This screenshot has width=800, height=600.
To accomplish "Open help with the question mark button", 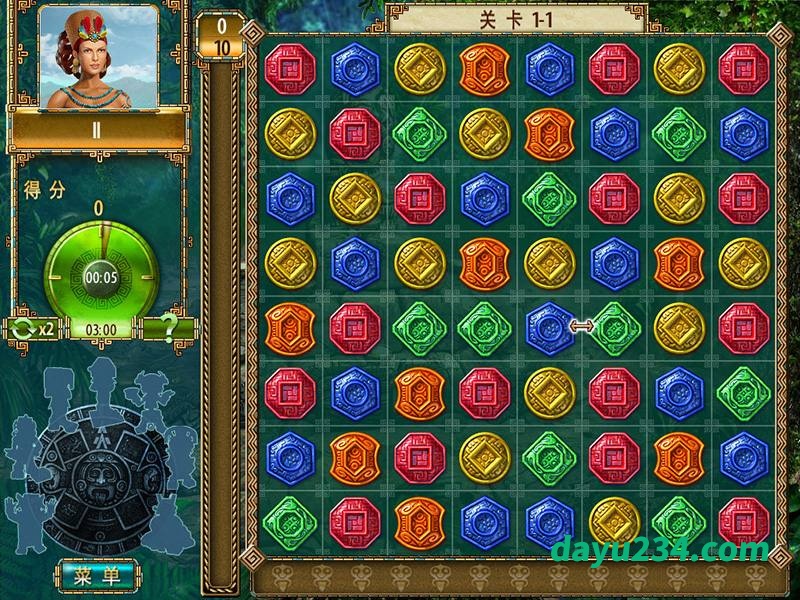I will [x=169, y=328].
